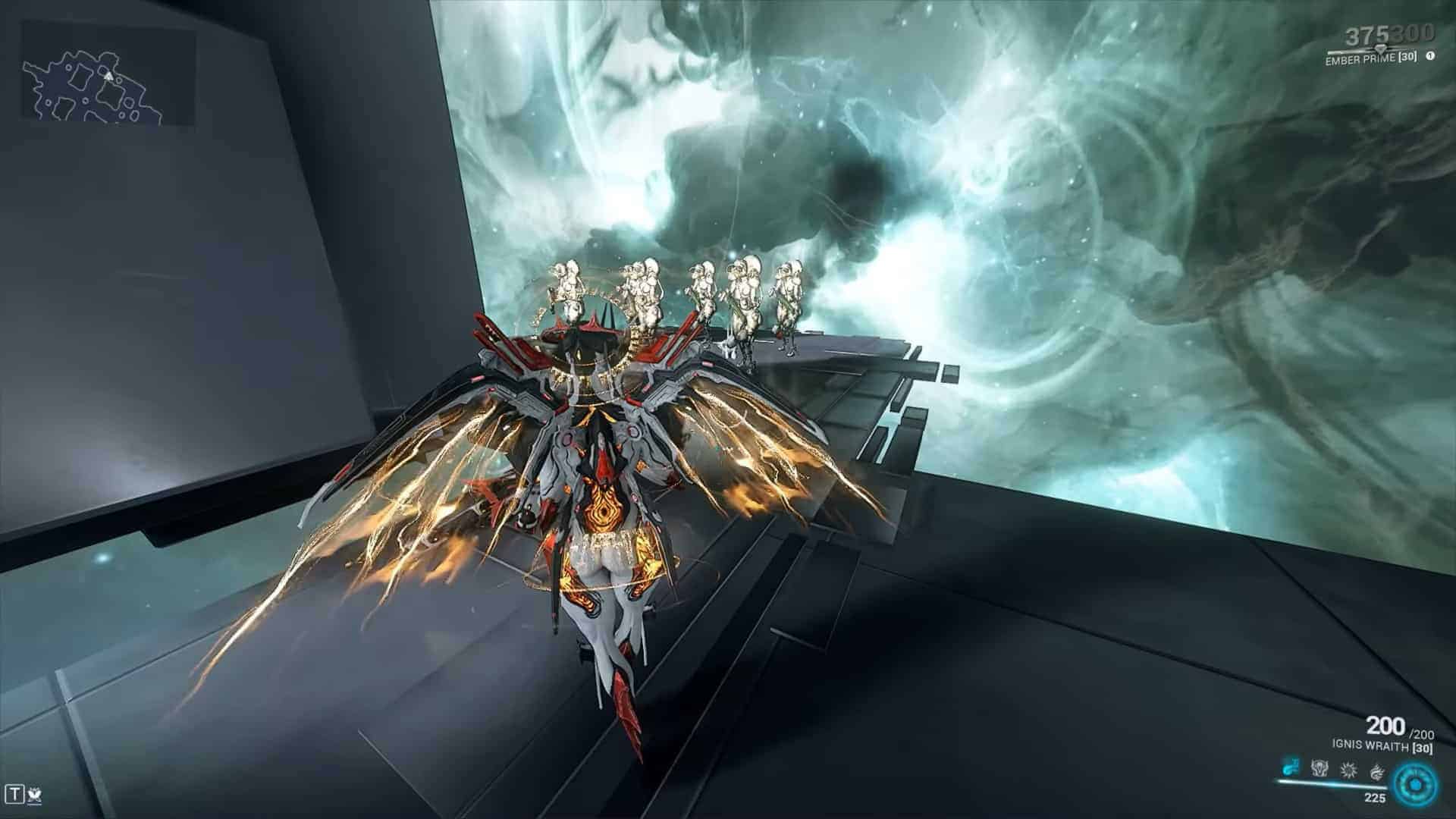Cast the spiky sunburst third ability
Viewport: 1456px width, 819px height.
(x=1348, y=770)
